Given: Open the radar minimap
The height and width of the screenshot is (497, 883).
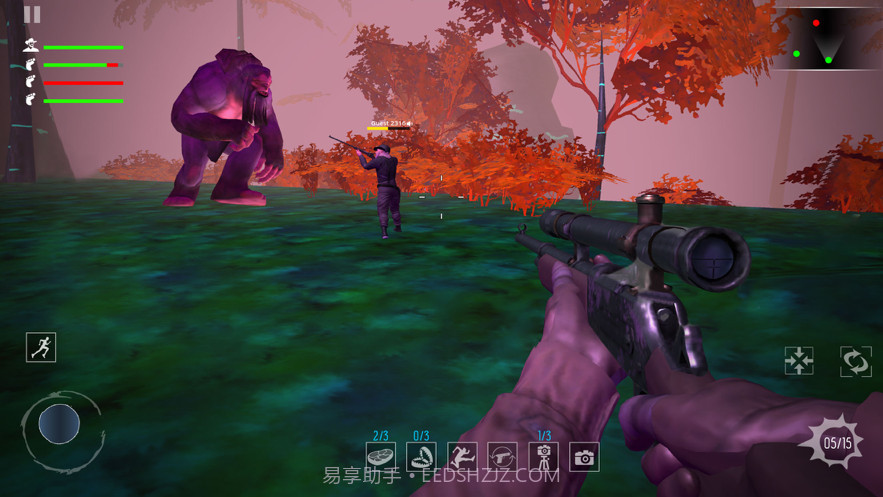Looking at the screenshot, I should coord(827,39).
